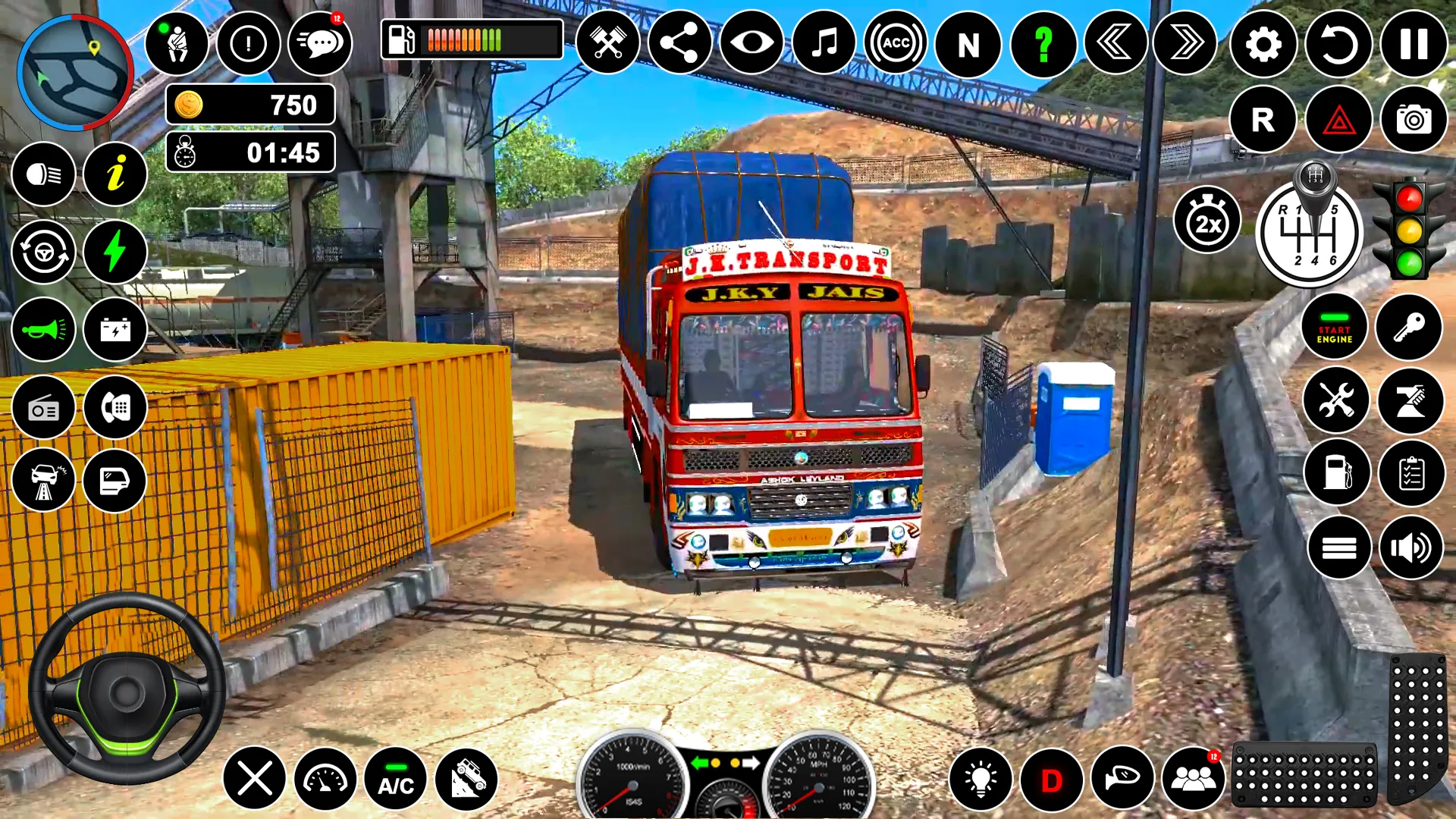This screenshot has width=1456, height=819.
Task: Change camera view with eye icon
Action: 752,43
